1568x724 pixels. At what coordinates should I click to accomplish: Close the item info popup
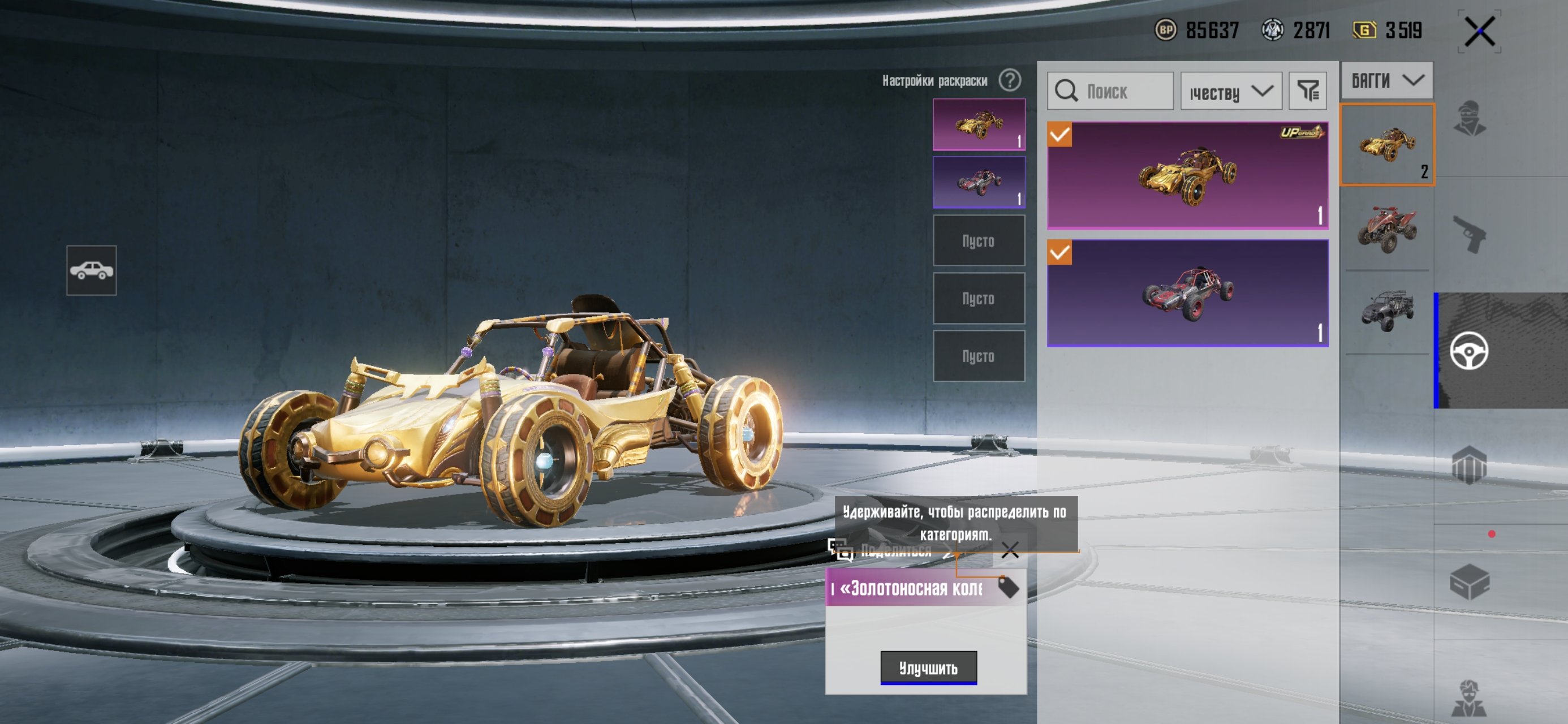[1010, 550]
